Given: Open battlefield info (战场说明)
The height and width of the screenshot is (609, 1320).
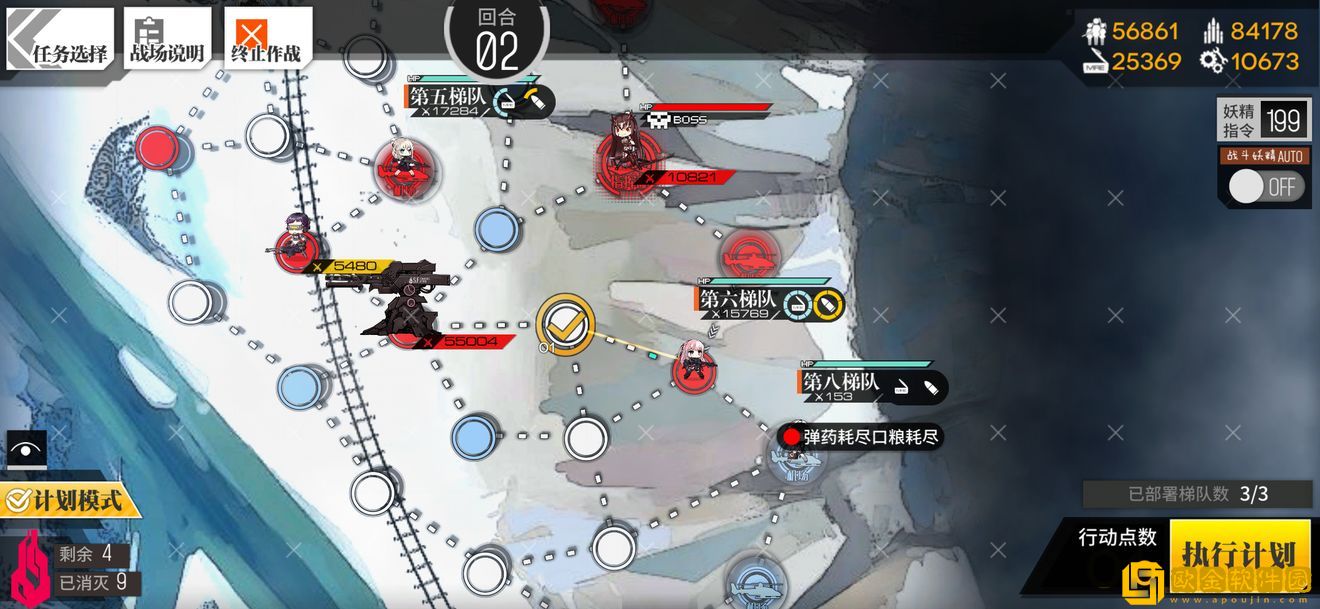Looking at the screenshot, I should coord(167,40).
